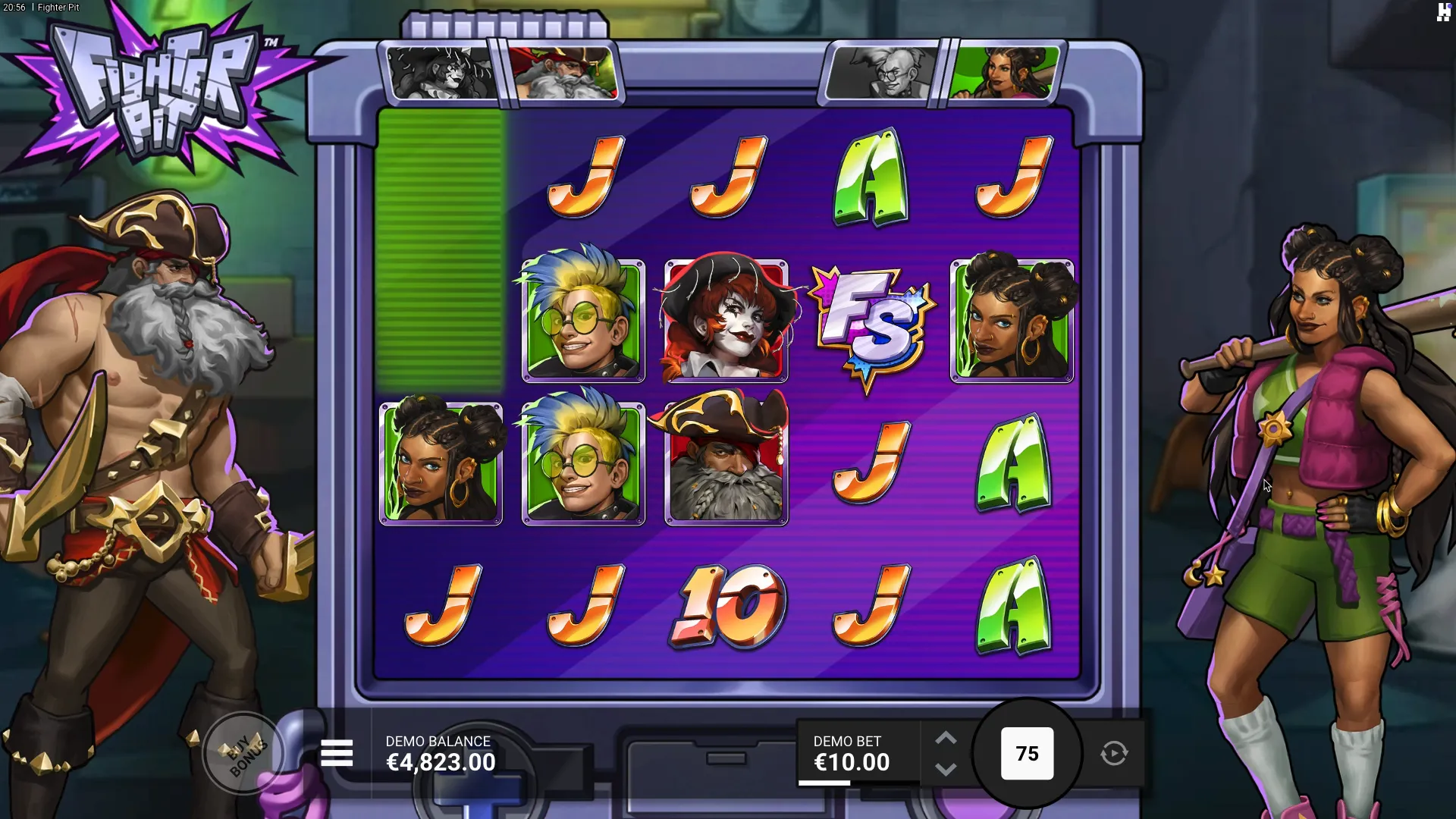Open the Buy Bonus feature
This screenshot has width=1456, height=819.
(244, 753)
